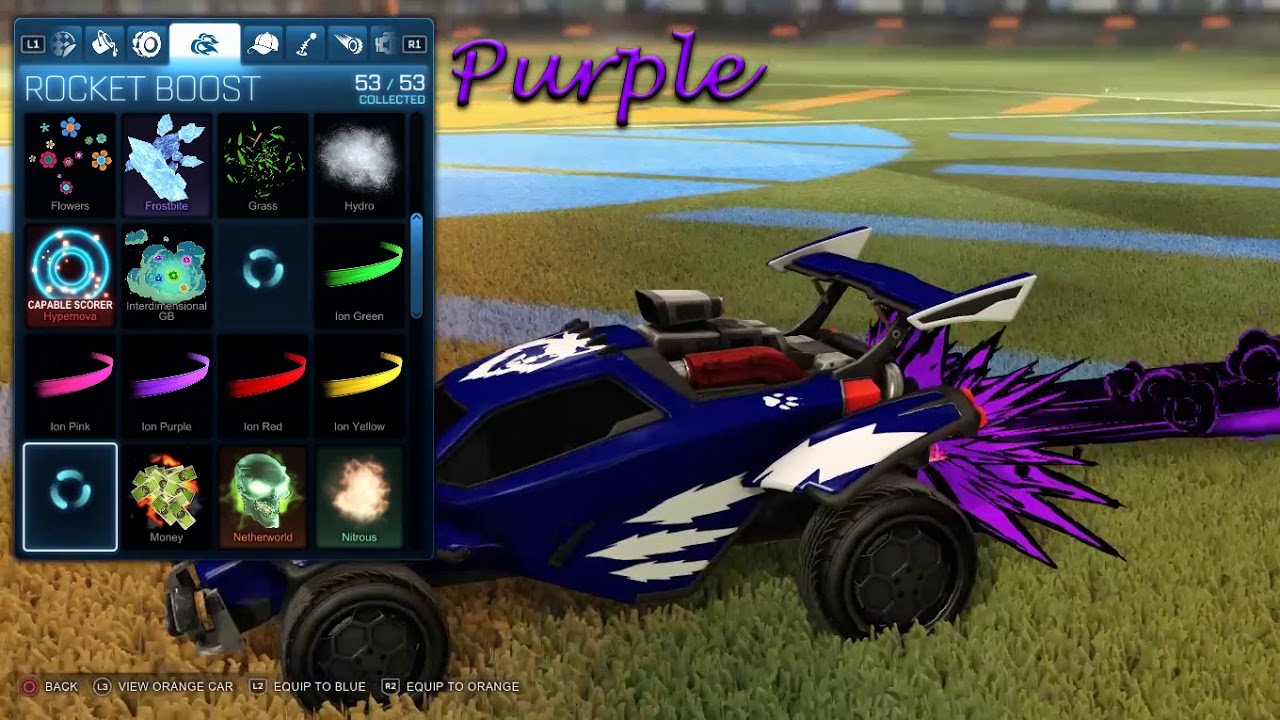Image resolution: width=1280 pixels, height=720 pixels.
Task: Select the wheels customization tab
Action: coord(147,43)
